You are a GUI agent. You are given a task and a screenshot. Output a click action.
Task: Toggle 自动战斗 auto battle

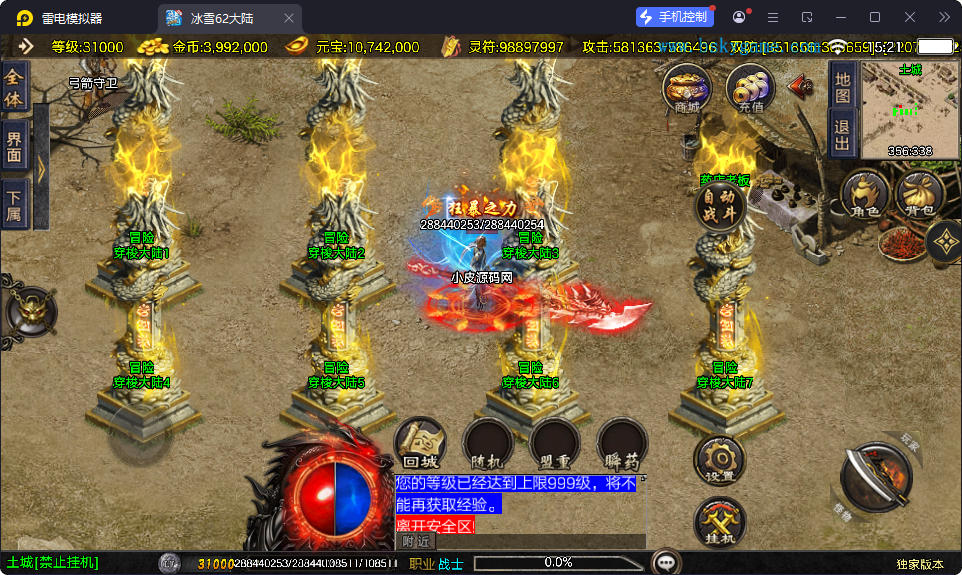click(x=720, y=206)
